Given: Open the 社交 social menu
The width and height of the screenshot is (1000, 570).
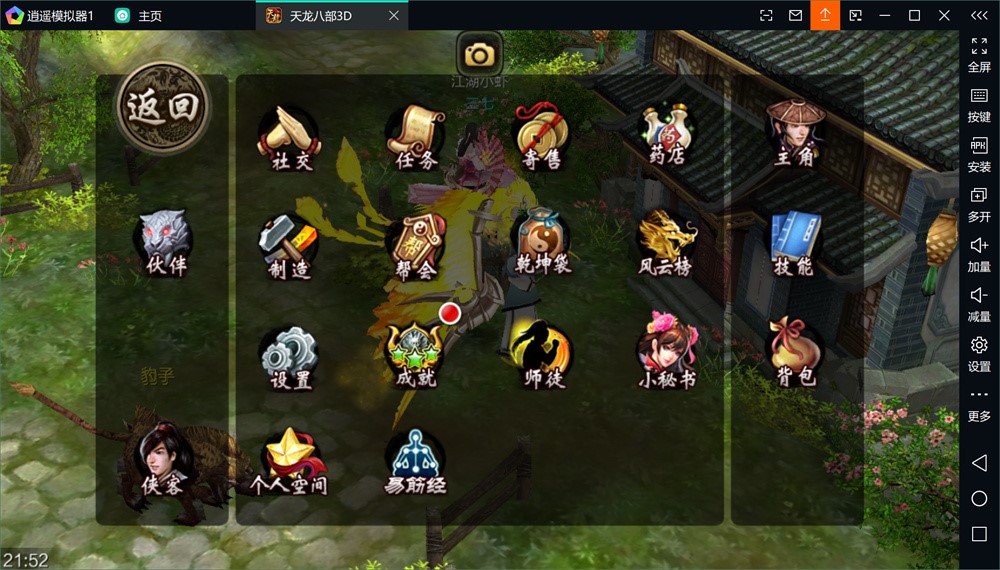Looking at the screenshot, I should [290, 138].
